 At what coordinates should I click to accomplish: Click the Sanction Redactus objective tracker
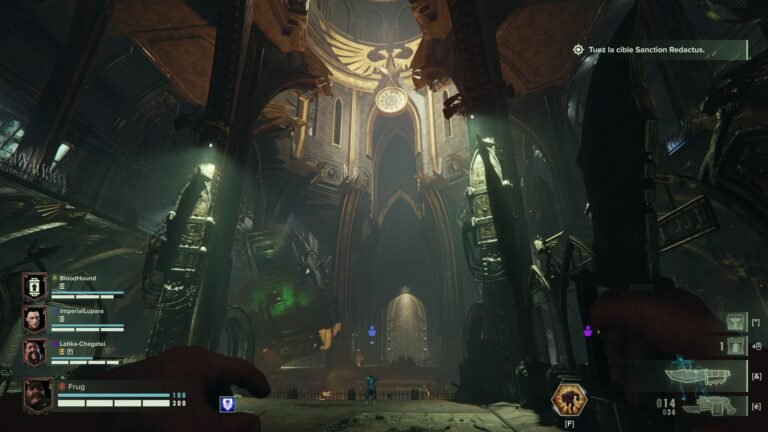(x=657, y=49)
